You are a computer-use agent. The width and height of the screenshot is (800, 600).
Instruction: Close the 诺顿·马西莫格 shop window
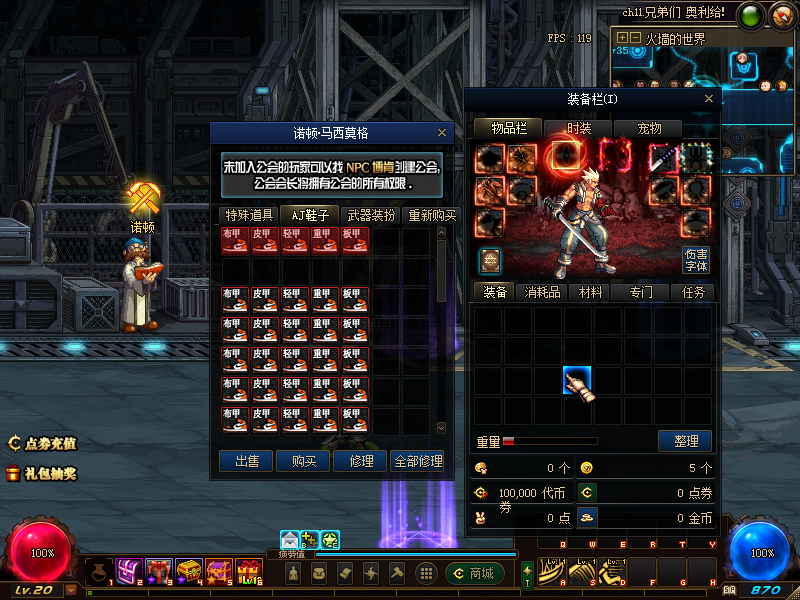442,132
